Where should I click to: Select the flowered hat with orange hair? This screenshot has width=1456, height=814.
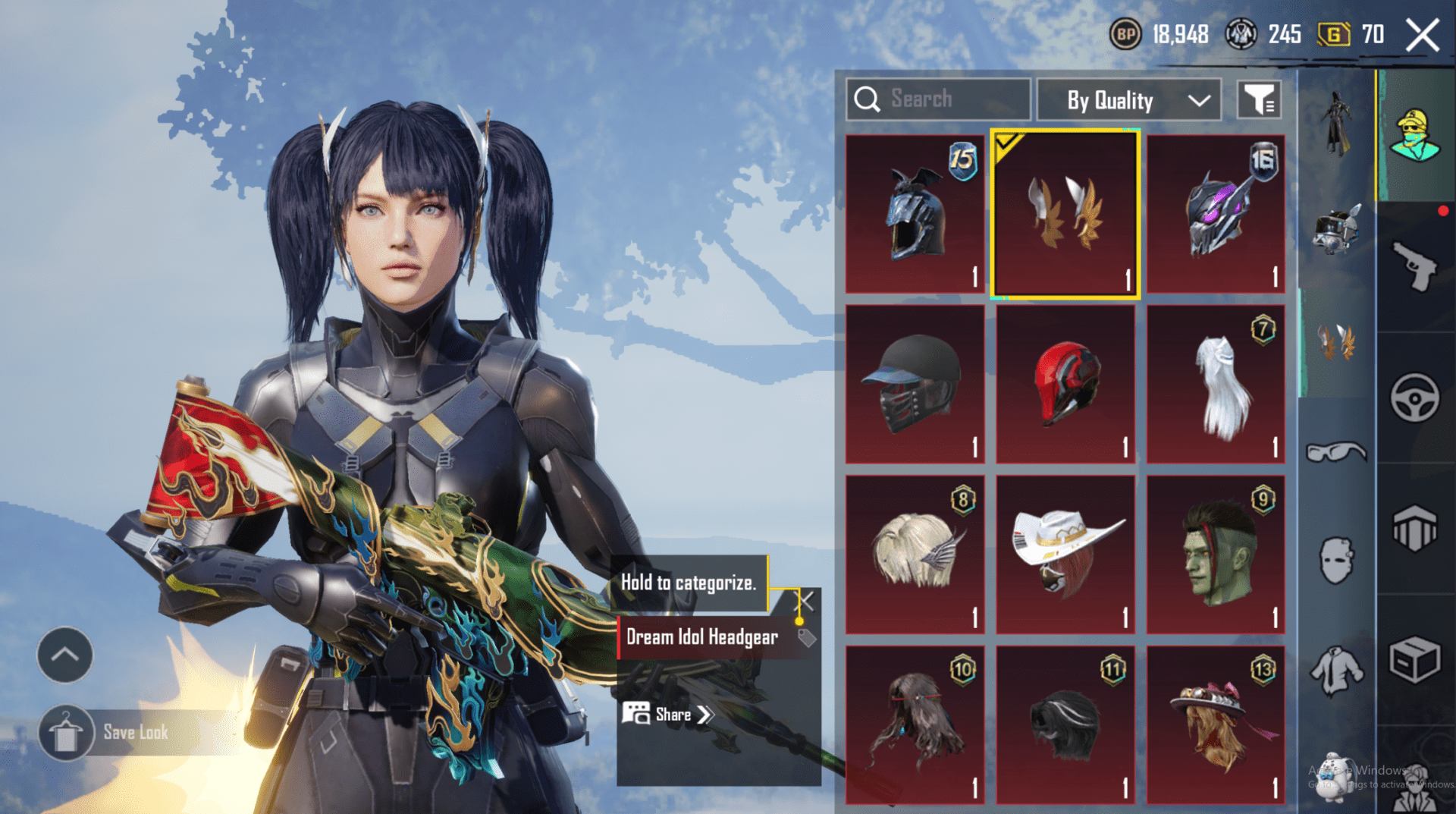point(1216,724)
